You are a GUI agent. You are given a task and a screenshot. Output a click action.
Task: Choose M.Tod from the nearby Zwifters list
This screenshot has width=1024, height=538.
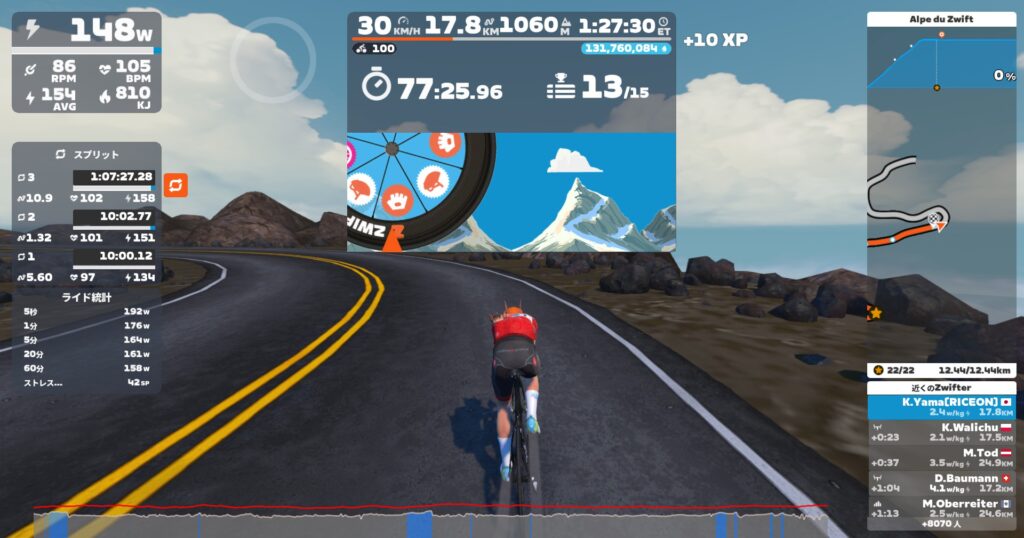[x=941, y=457]
